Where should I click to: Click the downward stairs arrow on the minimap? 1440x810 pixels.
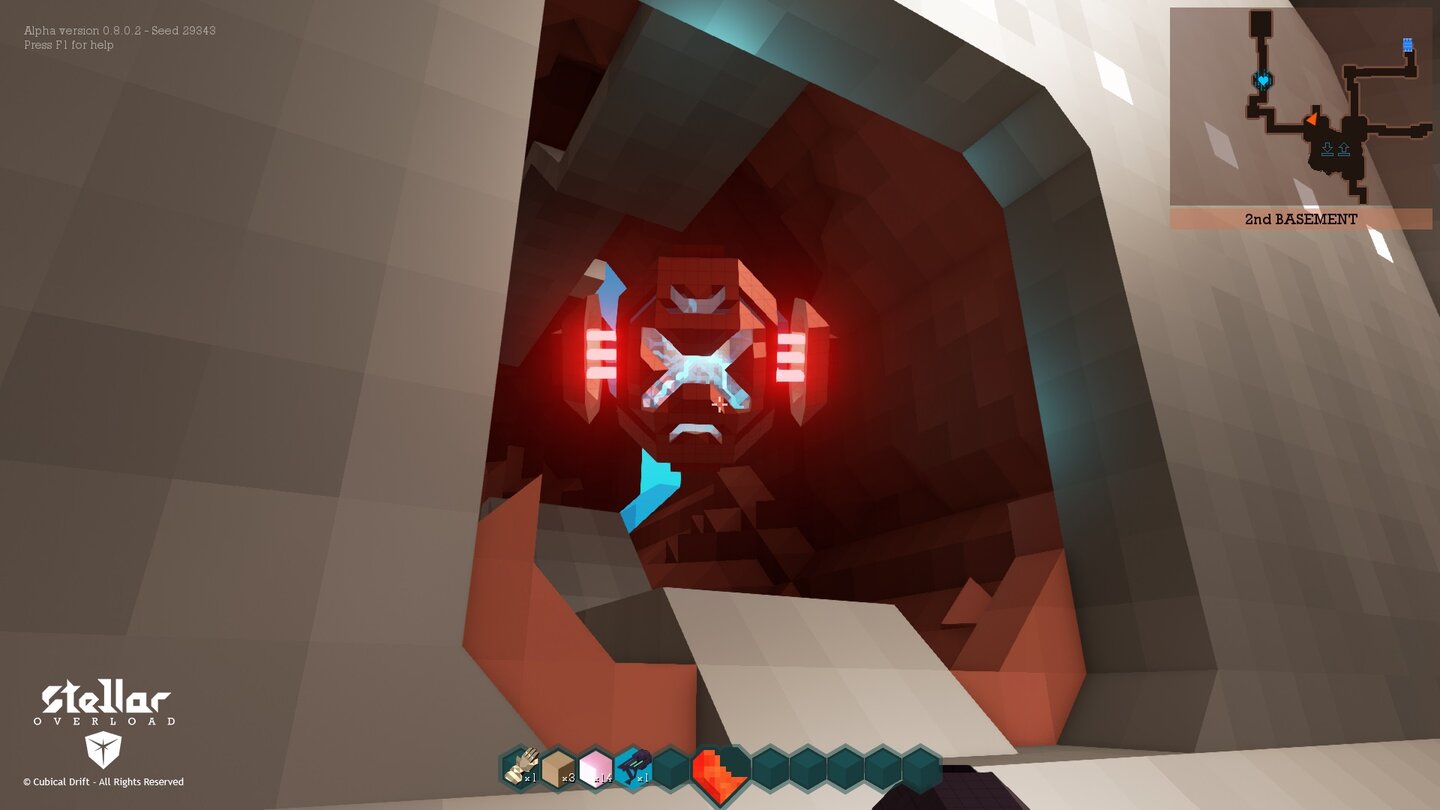coord(1327,148)
